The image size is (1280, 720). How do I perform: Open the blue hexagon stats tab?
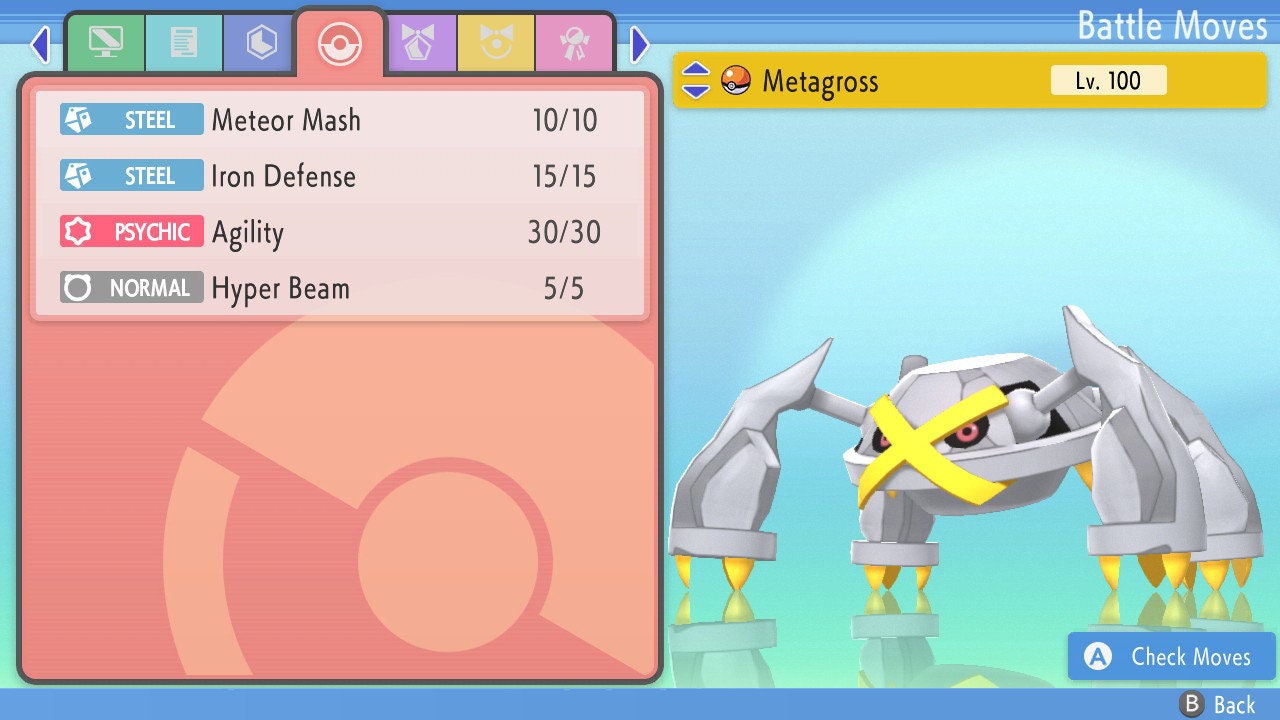pos(261,44)
